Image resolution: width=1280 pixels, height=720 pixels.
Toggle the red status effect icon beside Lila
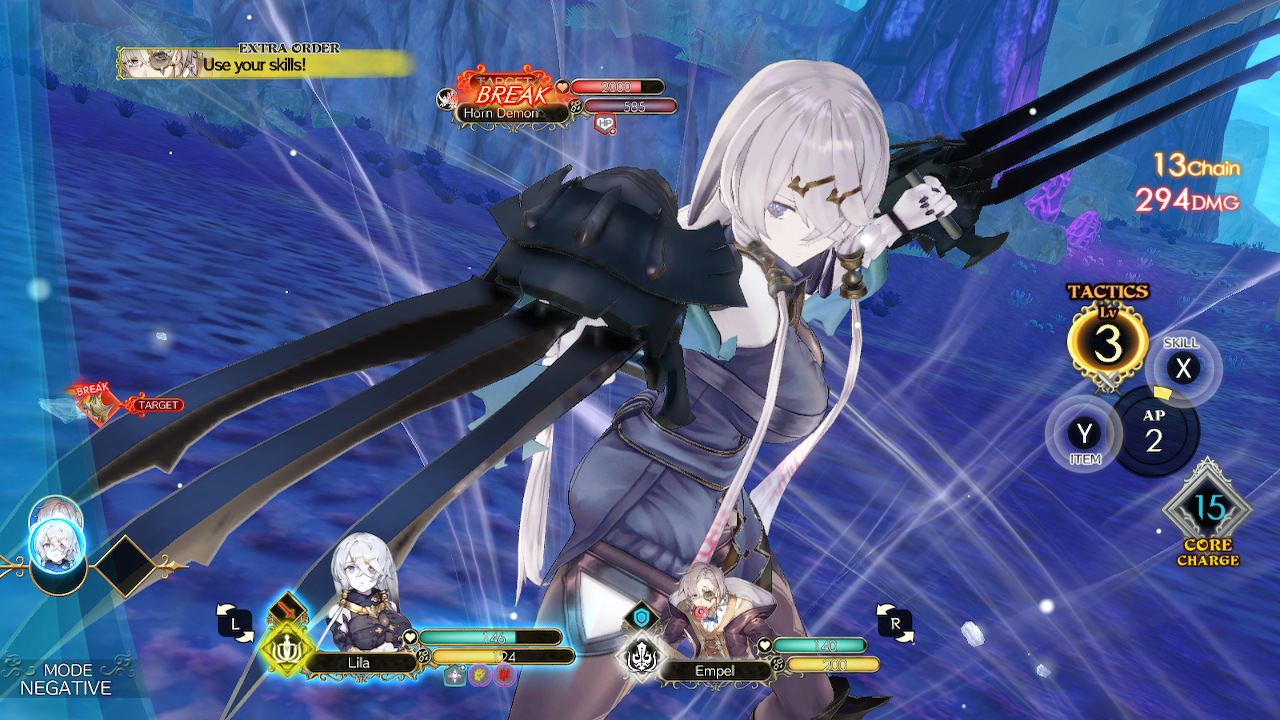[506, 674]
